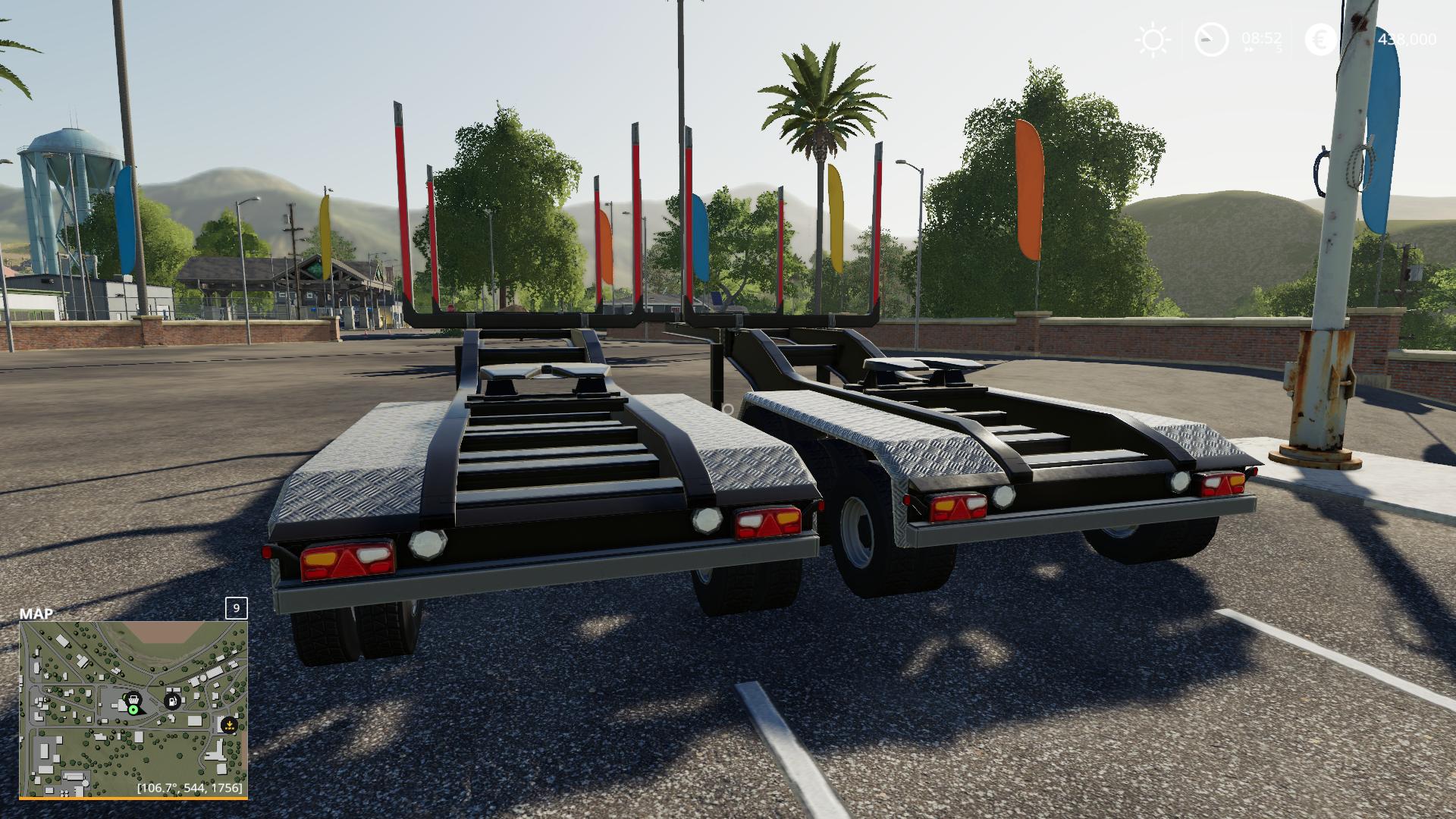Click the game clock icon
Image resolution: width=1456 pixels, height=819 pixels.
click(1211, 39)
